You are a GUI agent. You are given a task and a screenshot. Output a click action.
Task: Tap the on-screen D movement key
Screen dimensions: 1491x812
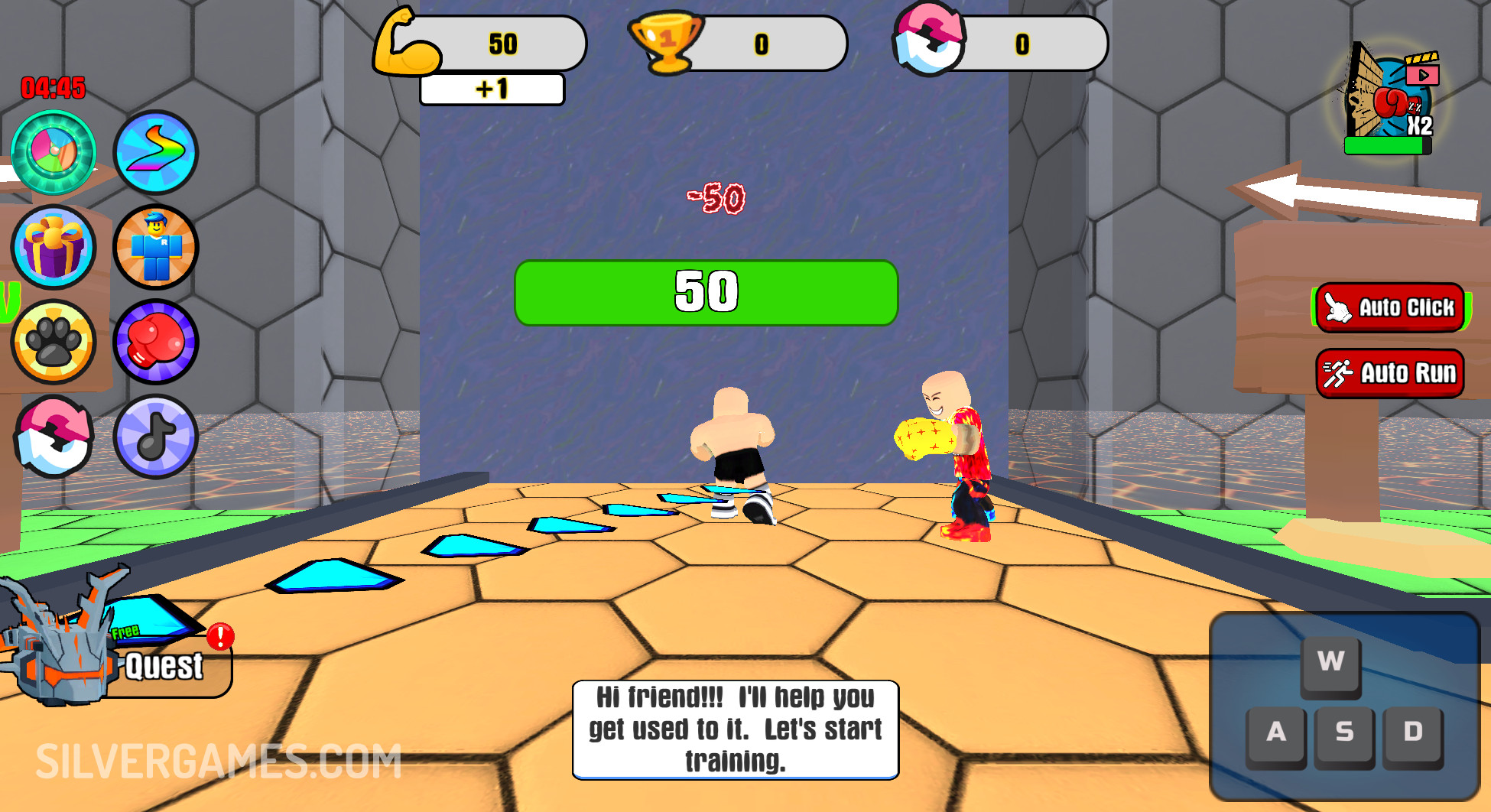point(1413,732)
